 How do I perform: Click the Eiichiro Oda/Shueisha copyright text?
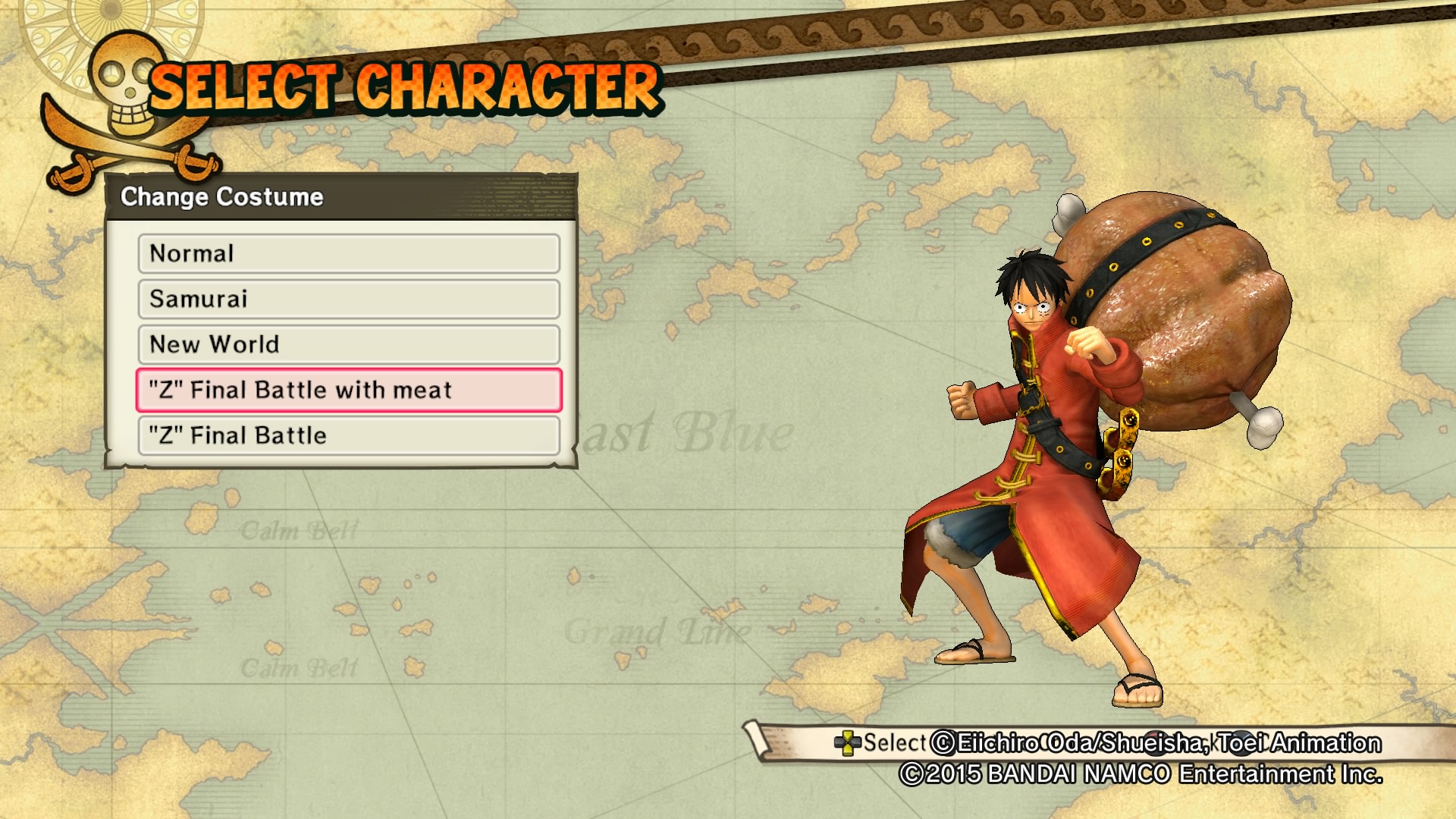coord(1156,744)
